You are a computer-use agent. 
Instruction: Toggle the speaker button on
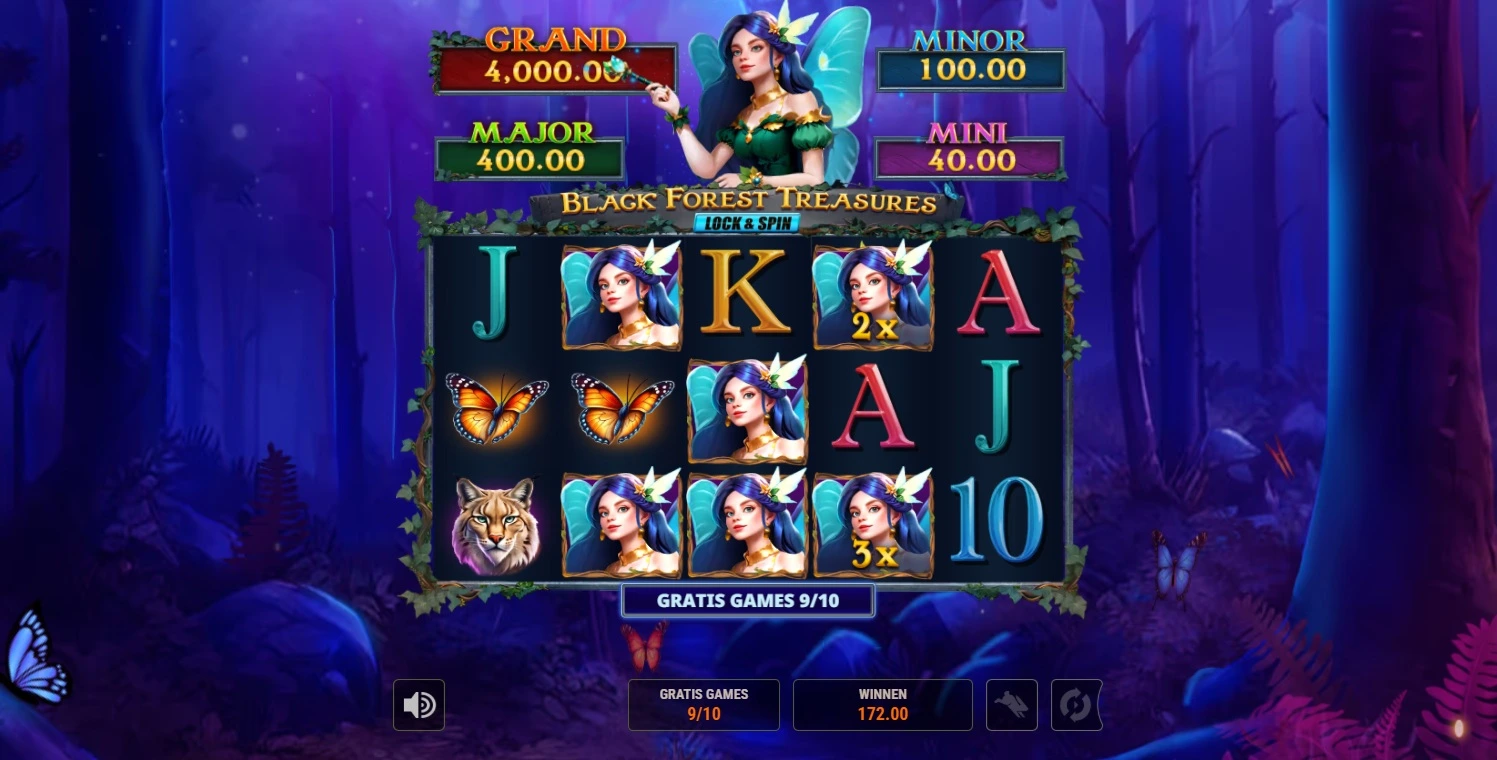tap(418, 705)
